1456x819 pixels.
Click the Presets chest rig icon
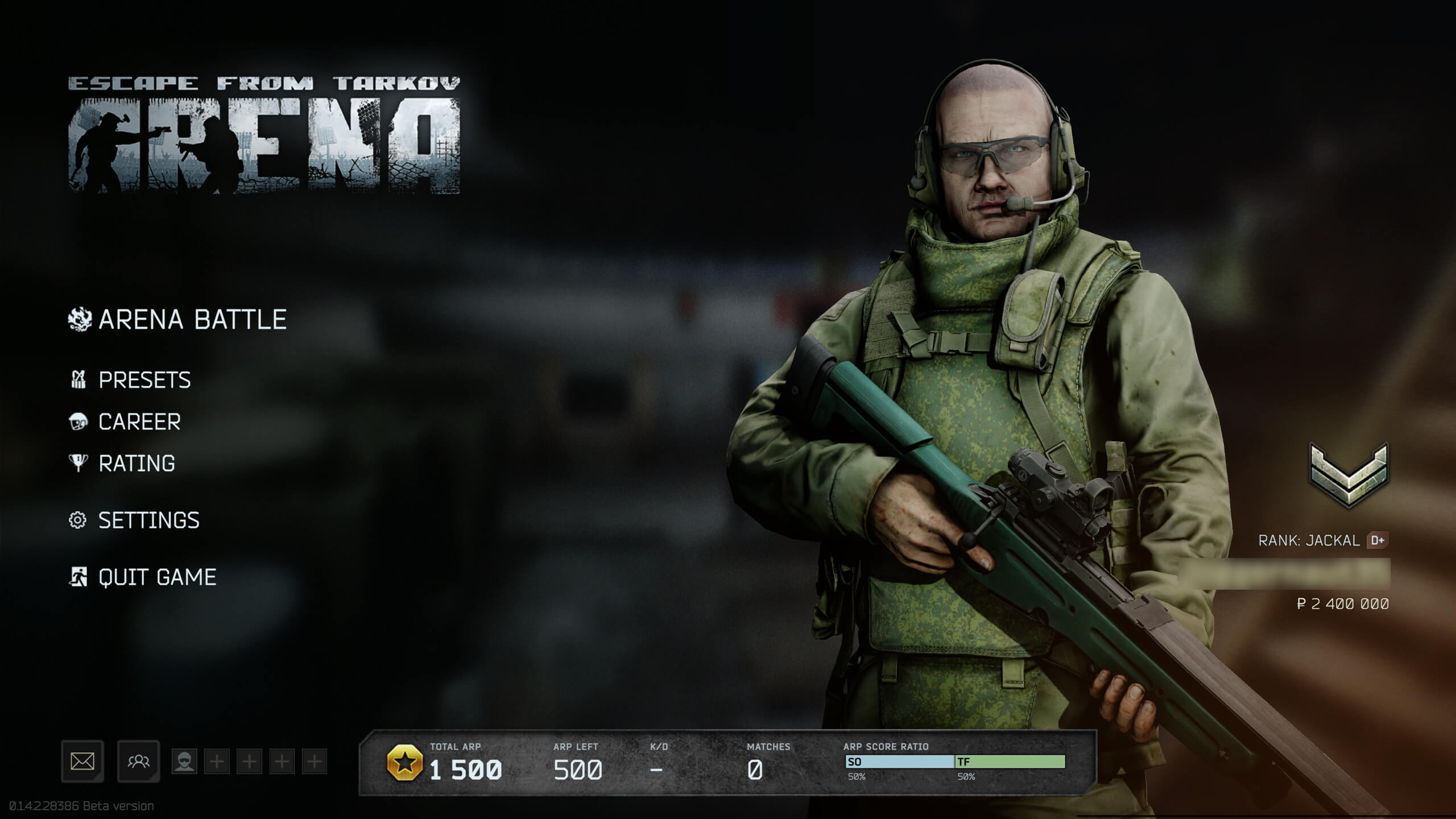point(80,380)
